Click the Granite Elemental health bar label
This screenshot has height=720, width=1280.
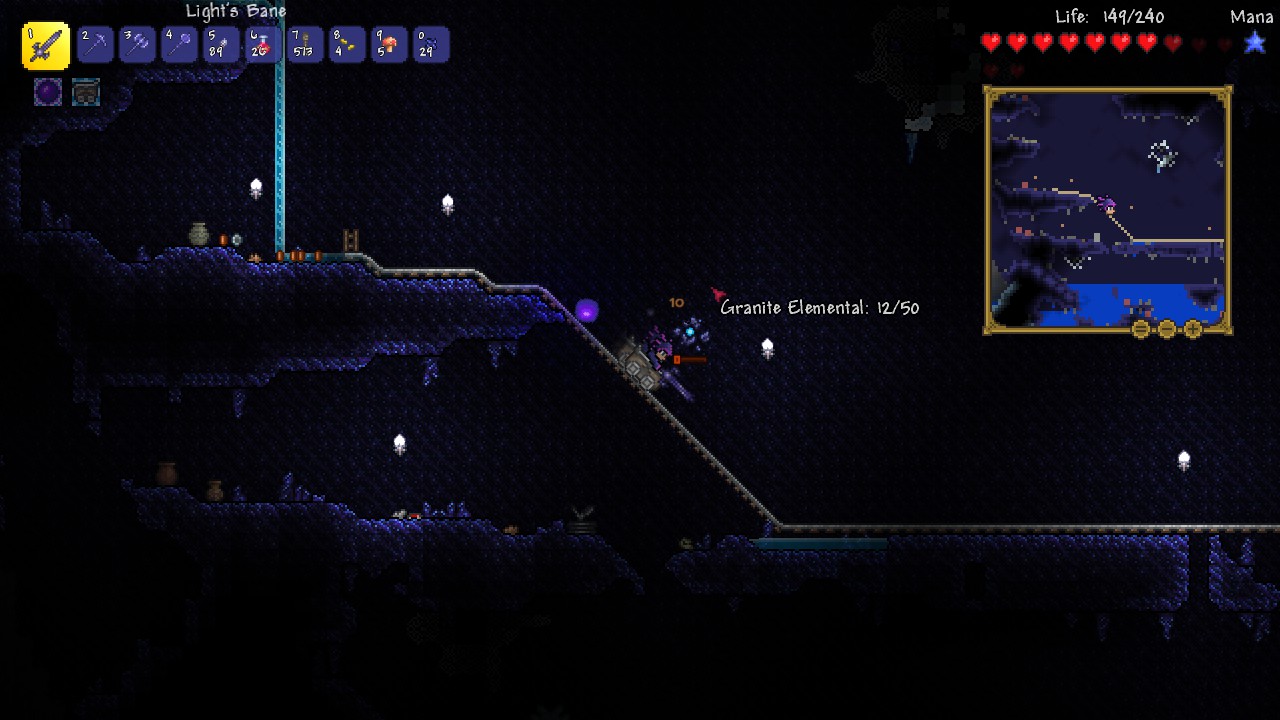(x=820, y=308)
